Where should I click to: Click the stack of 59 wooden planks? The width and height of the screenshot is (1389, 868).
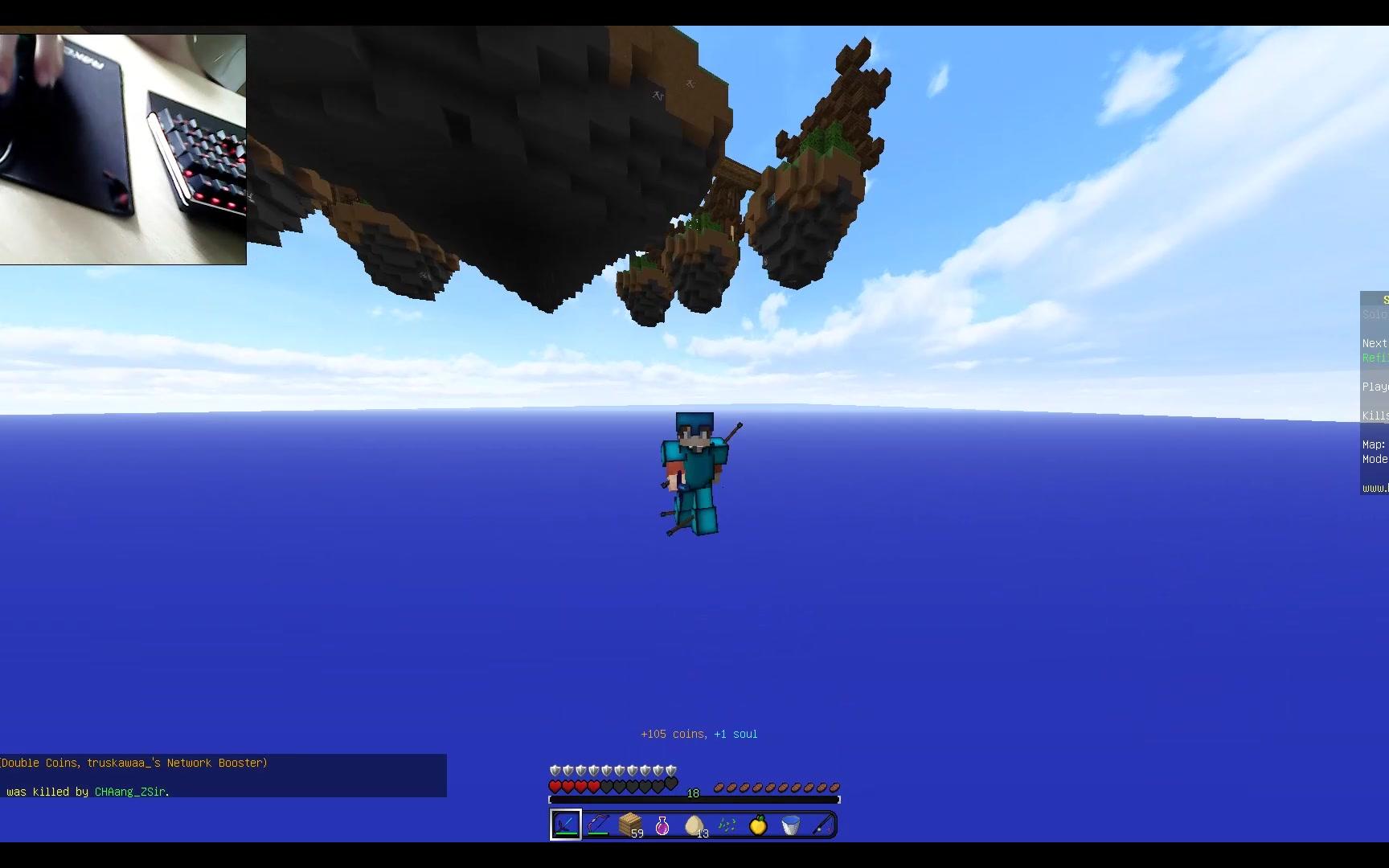pos(629,824)
